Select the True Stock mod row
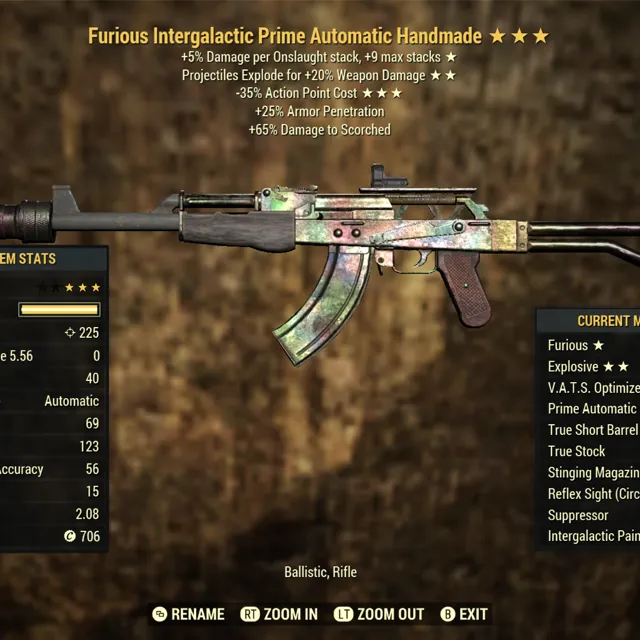The image size is (640, 640). (x=577, y=451)
